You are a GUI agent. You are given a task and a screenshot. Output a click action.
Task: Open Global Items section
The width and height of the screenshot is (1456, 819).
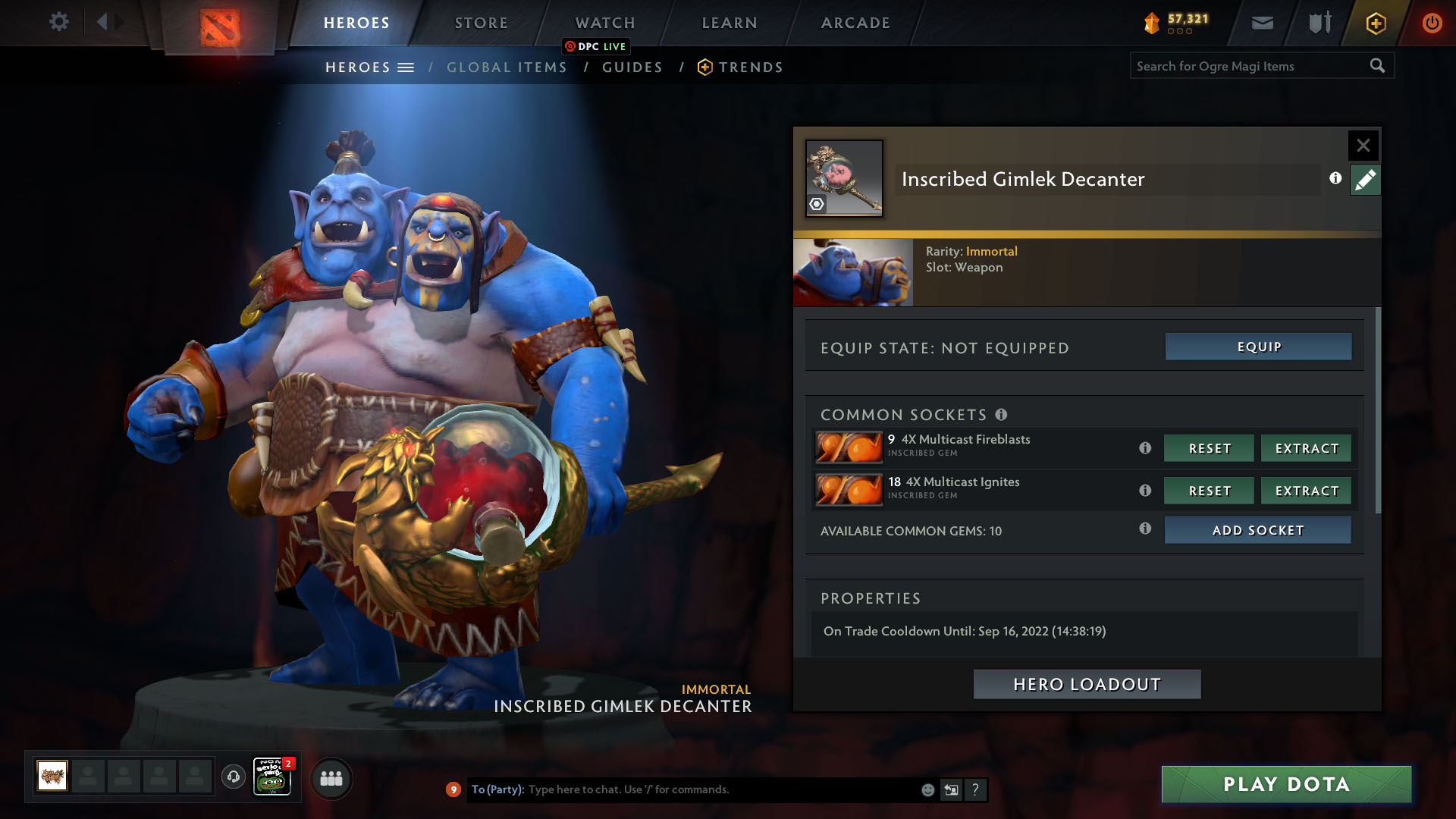coord(507,67)
